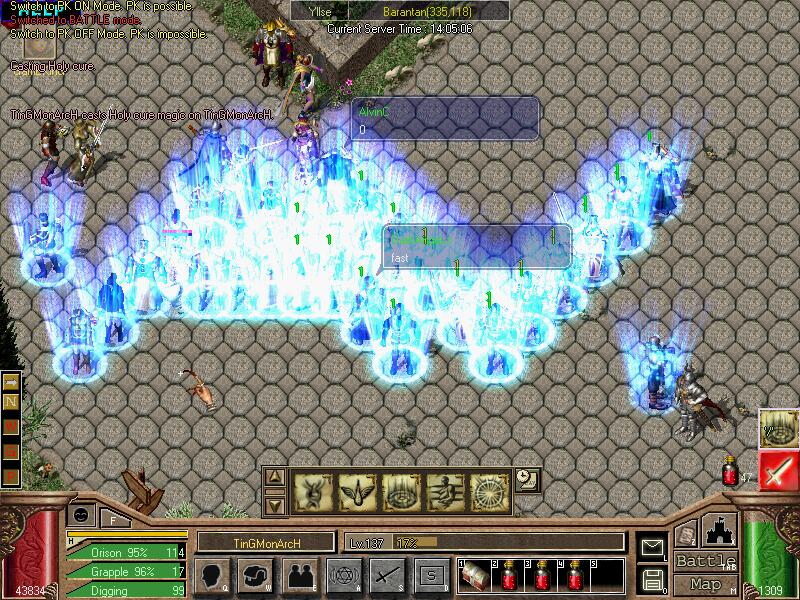Click the smiley face emote button
800x600 pixels.
click(x=81, y=514)
